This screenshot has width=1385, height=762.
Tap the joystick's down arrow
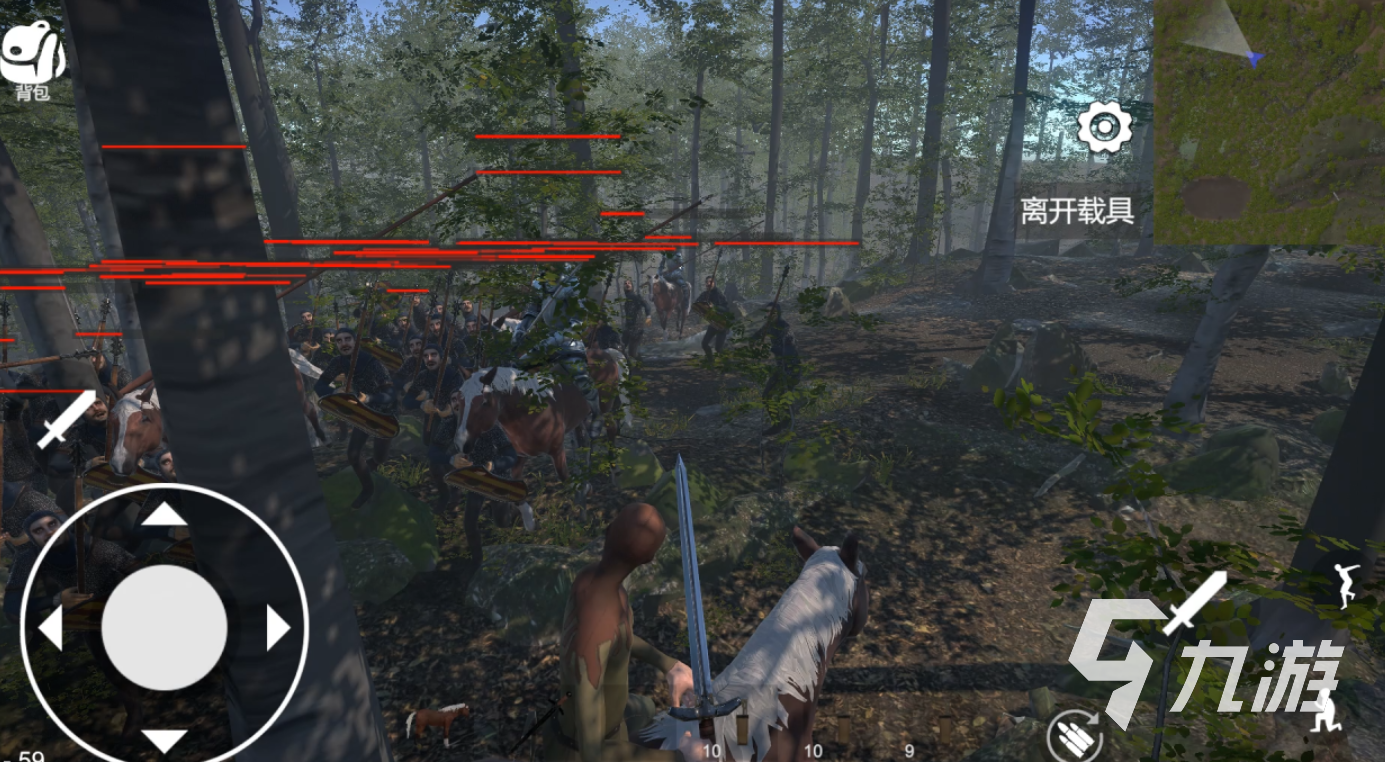[x=164, y=740]
